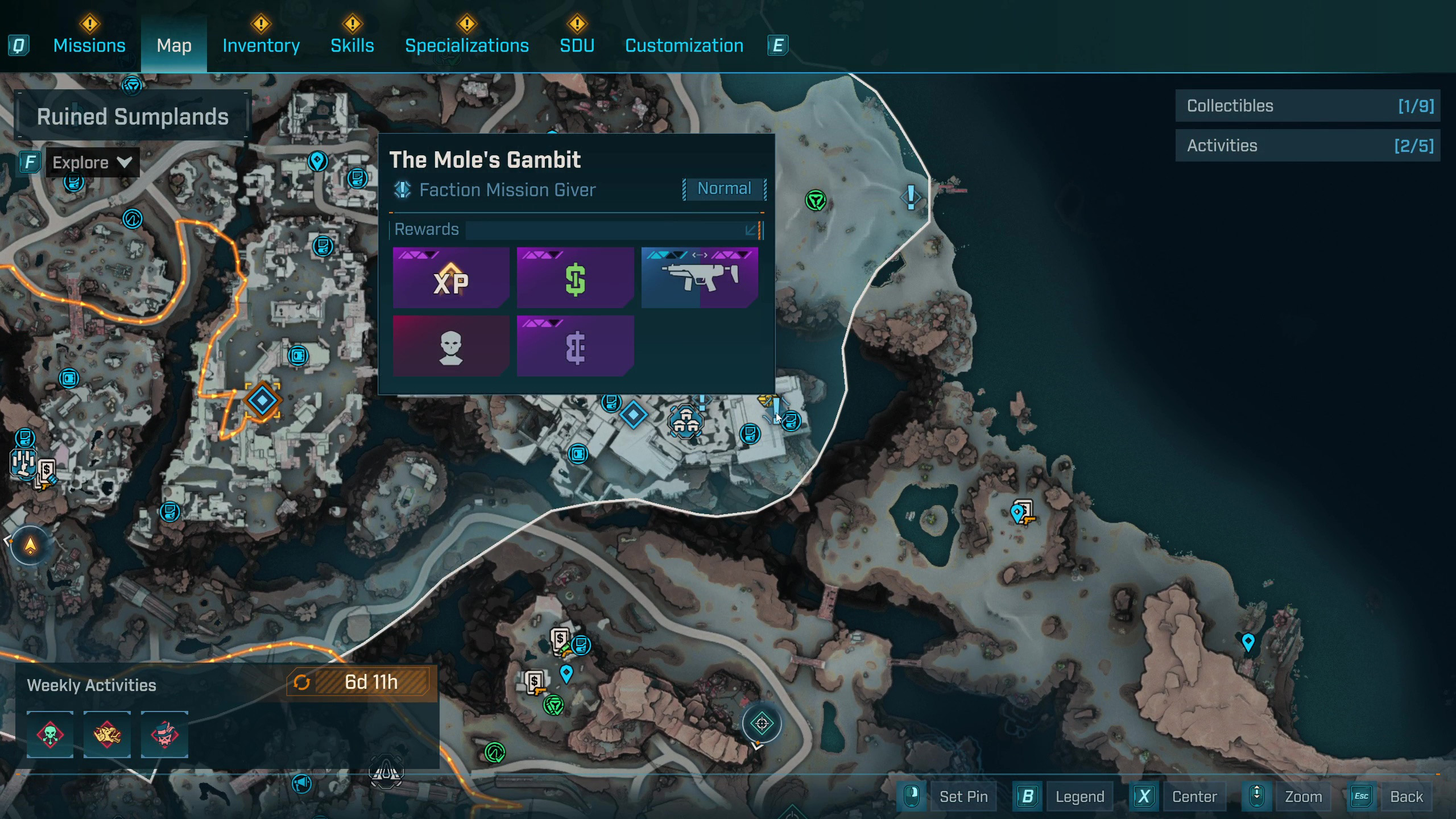Select the green skull weekly activity
Viewport: 1456px width, 819px height.
(x=50, y=734)
